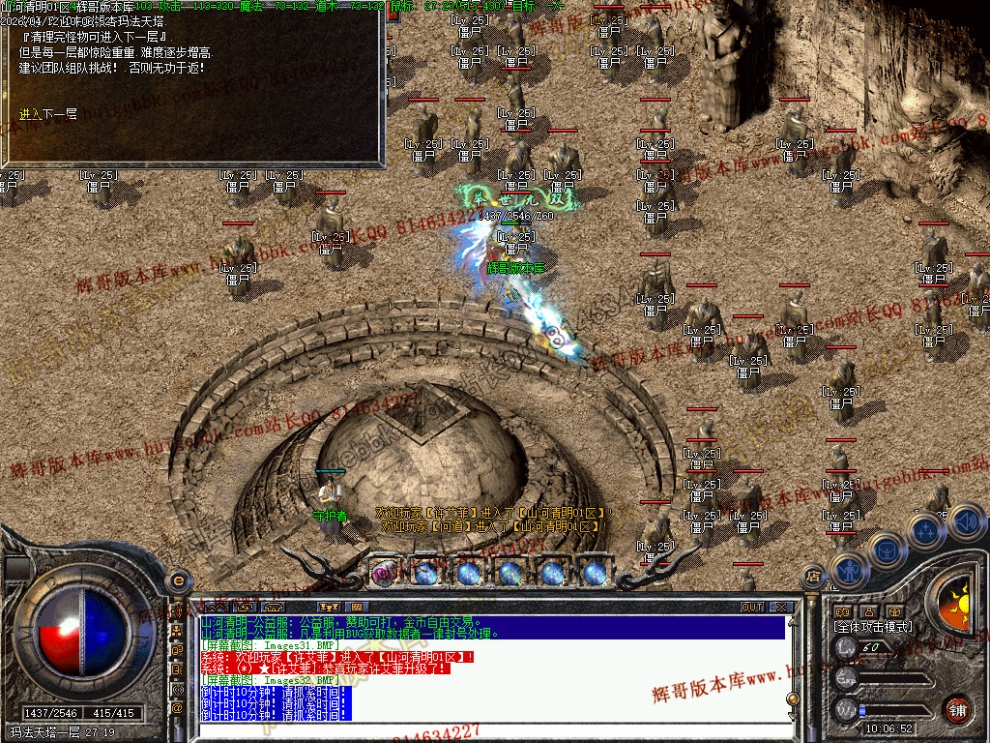
Task: Choose the 进入下一层 dialogue option
Action: pyautogui.click(x=48, y=114)
